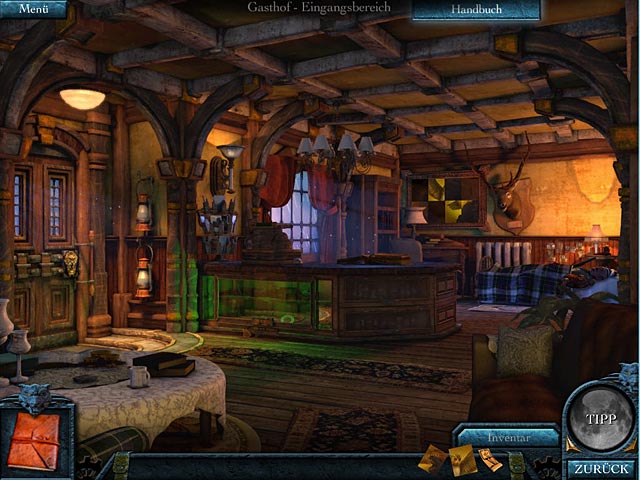Go back with the ZURÜCK button
640x480 pixels.
pos(602,468)
